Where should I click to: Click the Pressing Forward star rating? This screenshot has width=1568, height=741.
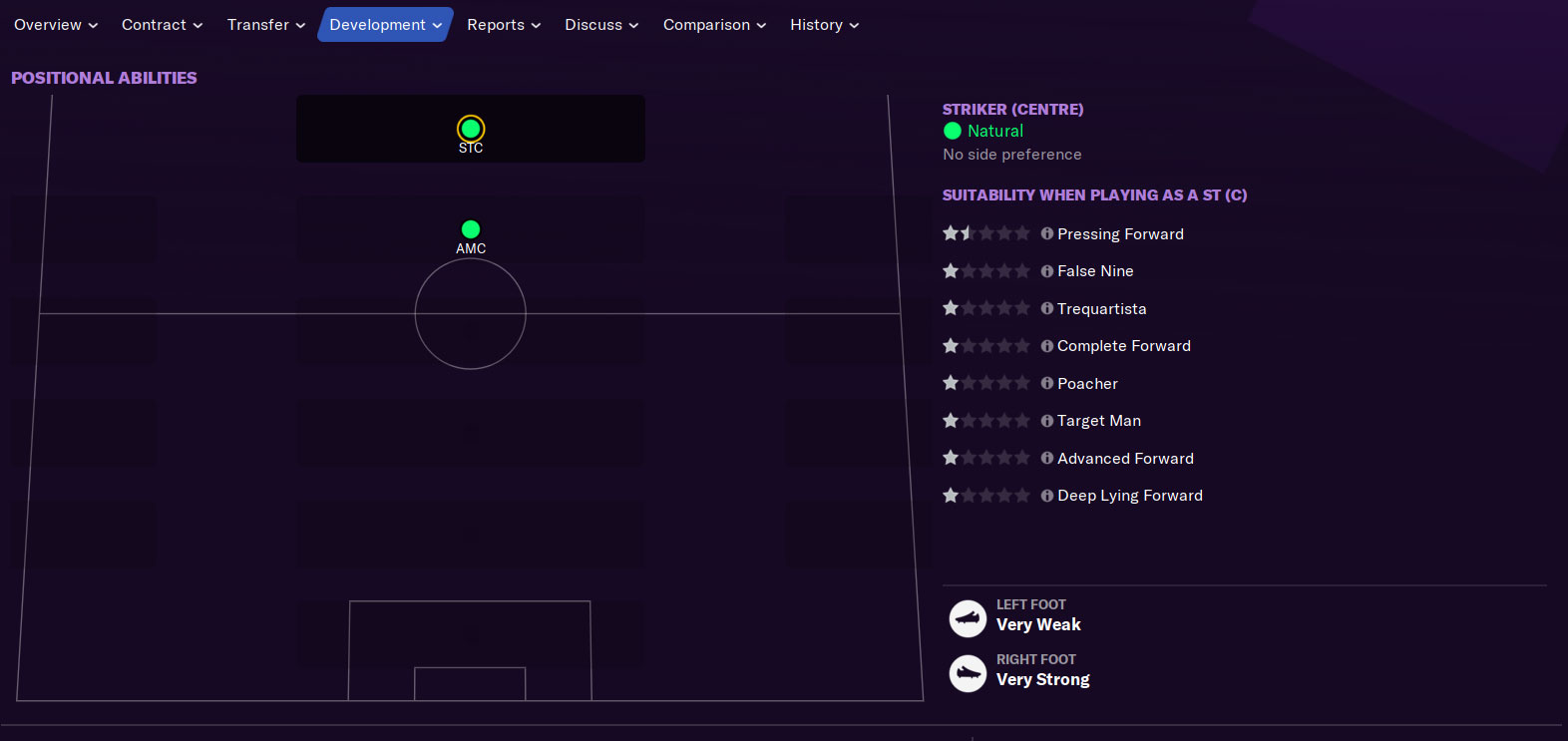click(x=985, y=232)
